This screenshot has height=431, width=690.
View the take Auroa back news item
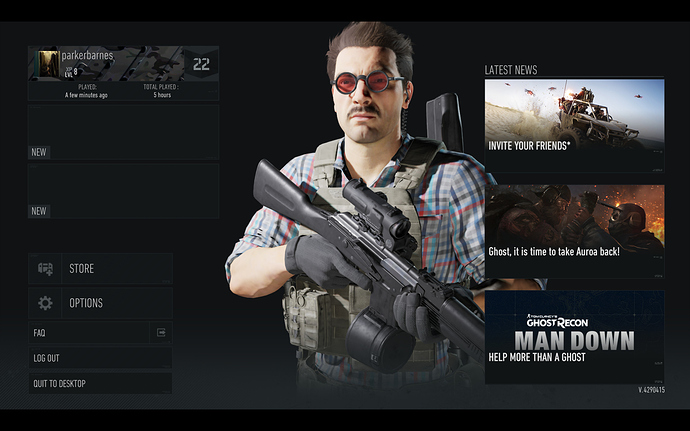click(574, 230)
